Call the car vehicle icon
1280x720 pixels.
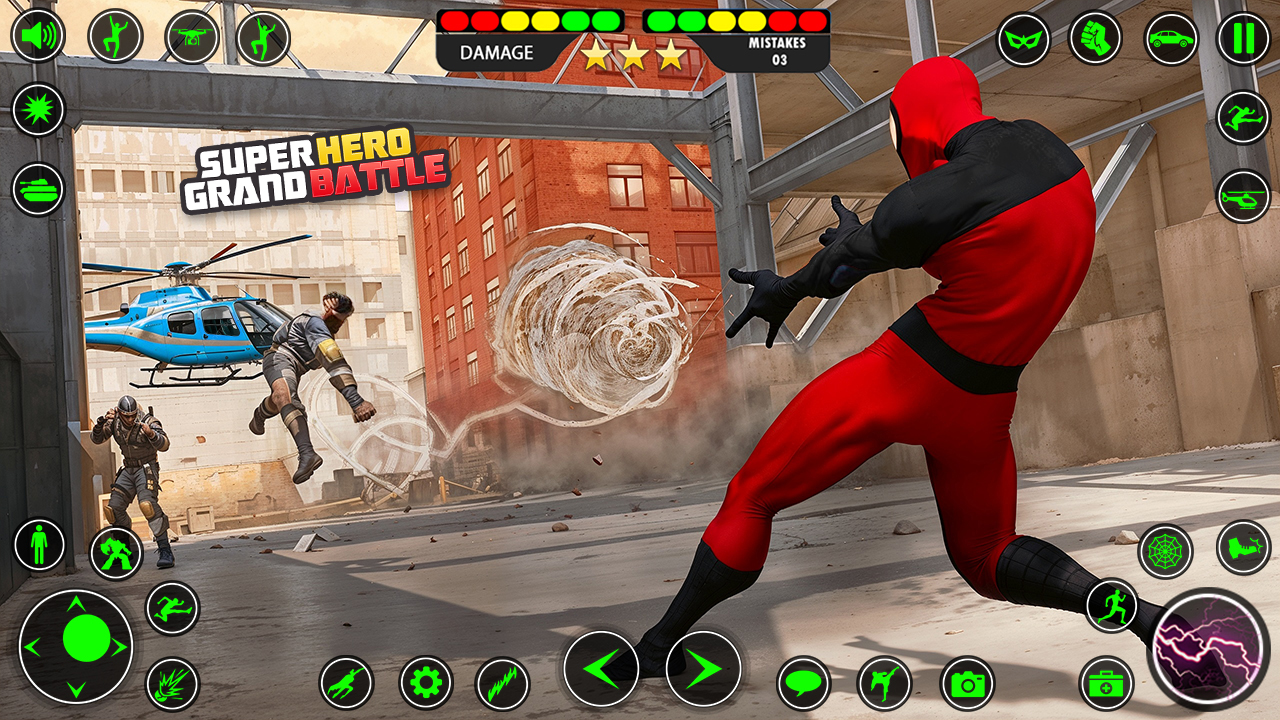pos(1171,39)
